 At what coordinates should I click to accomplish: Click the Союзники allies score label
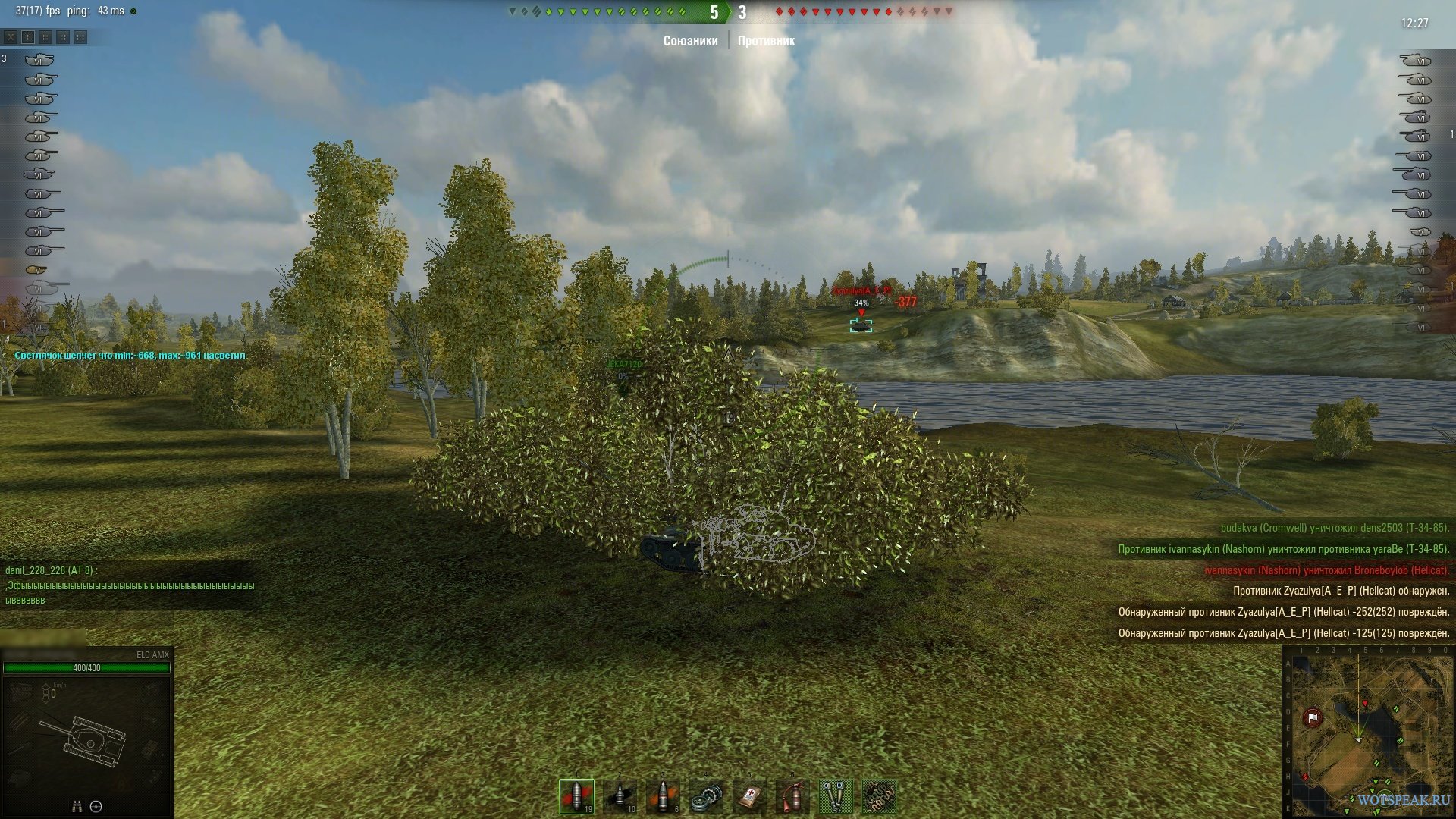690,41
